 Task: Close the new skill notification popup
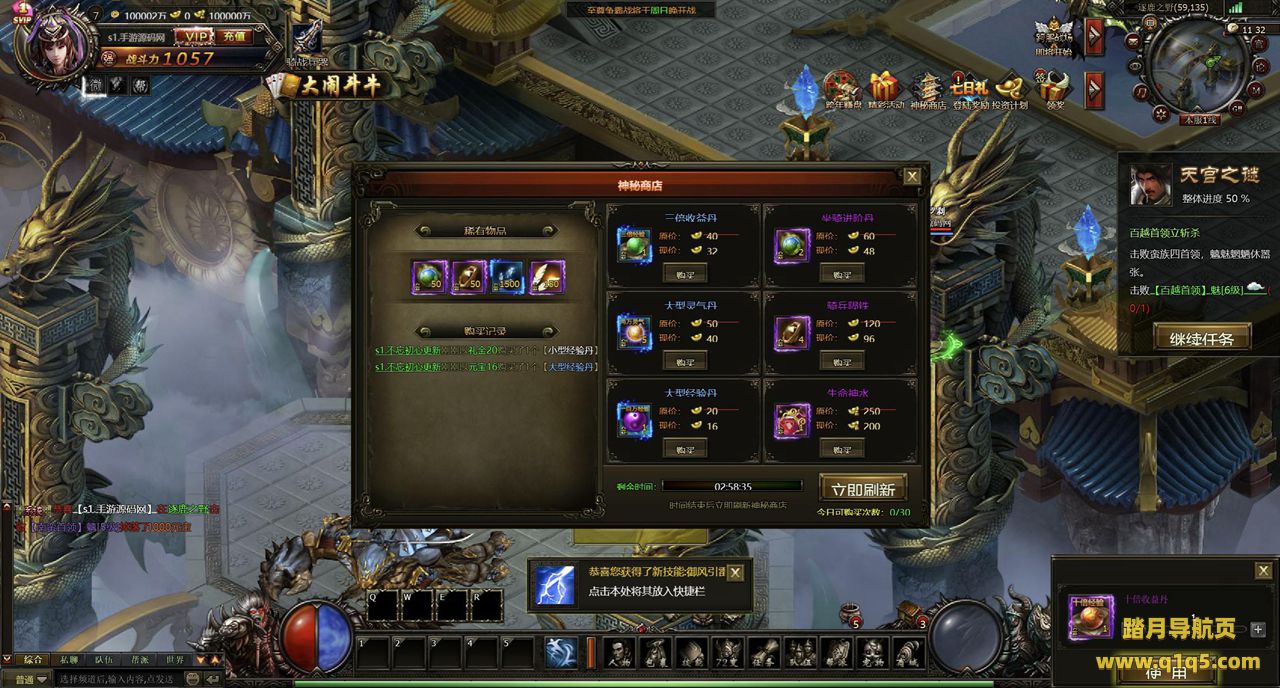click(x=735, y=573)
